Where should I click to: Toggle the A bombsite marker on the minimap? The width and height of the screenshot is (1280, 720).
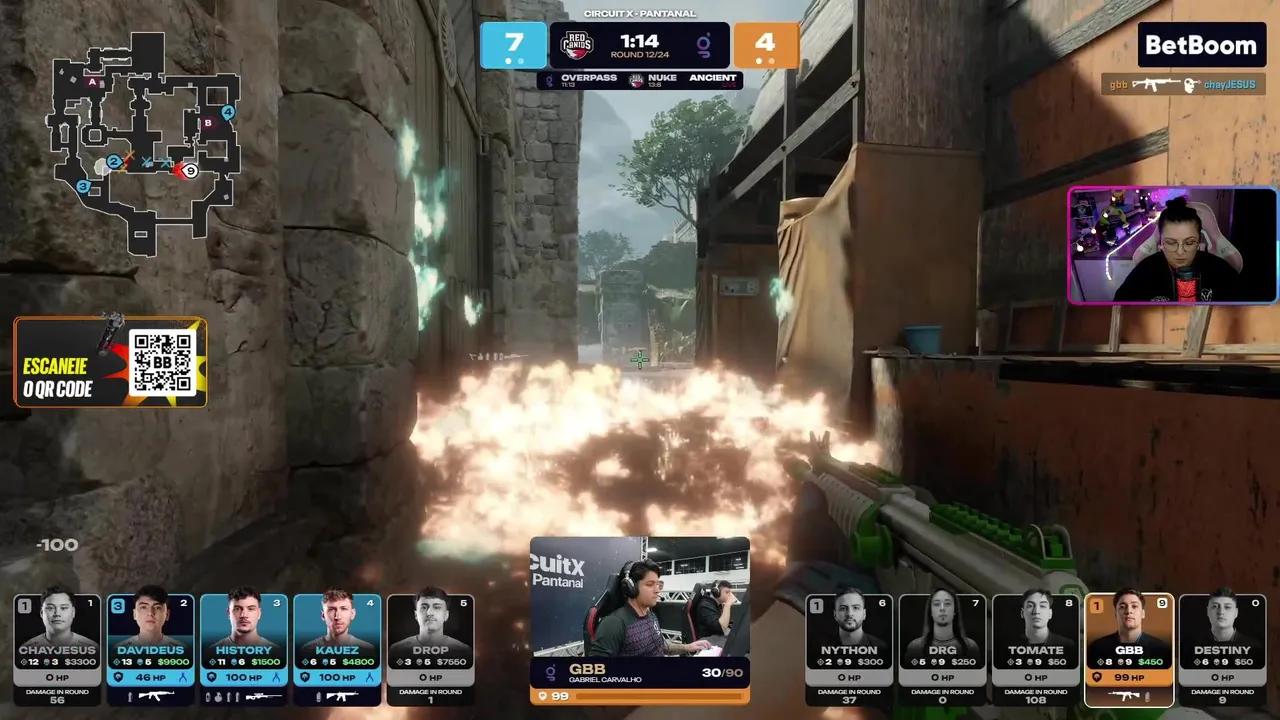[93, 81]
